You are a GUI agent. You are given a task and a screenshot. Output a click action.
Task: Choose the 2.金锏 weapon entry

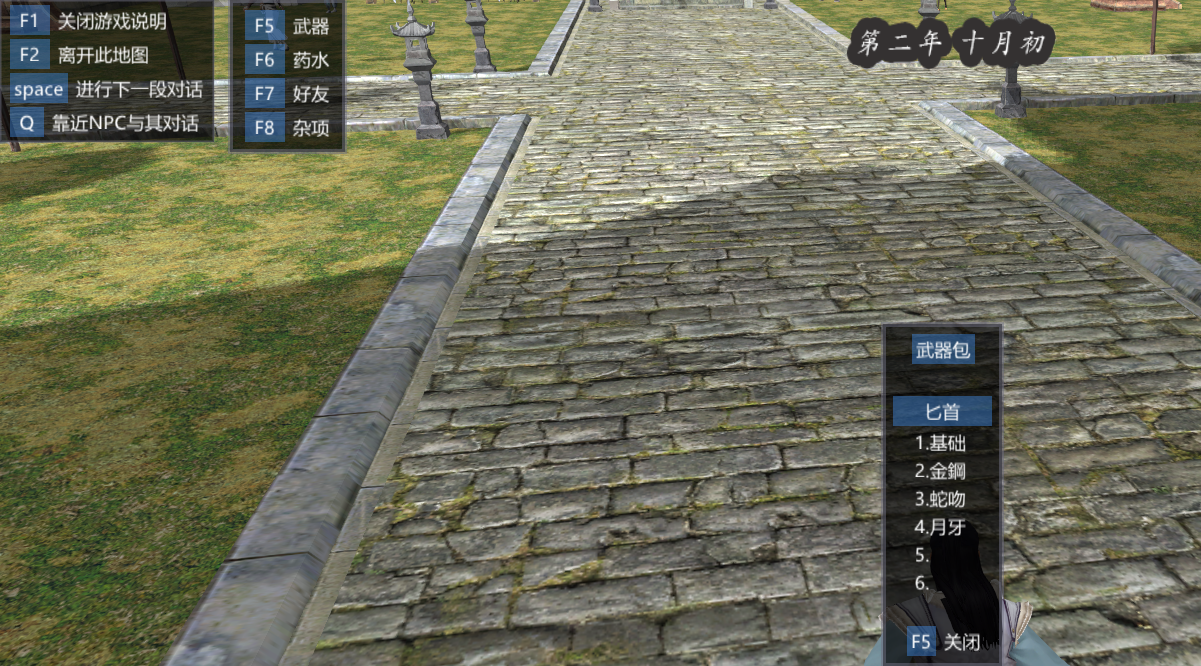941,470
